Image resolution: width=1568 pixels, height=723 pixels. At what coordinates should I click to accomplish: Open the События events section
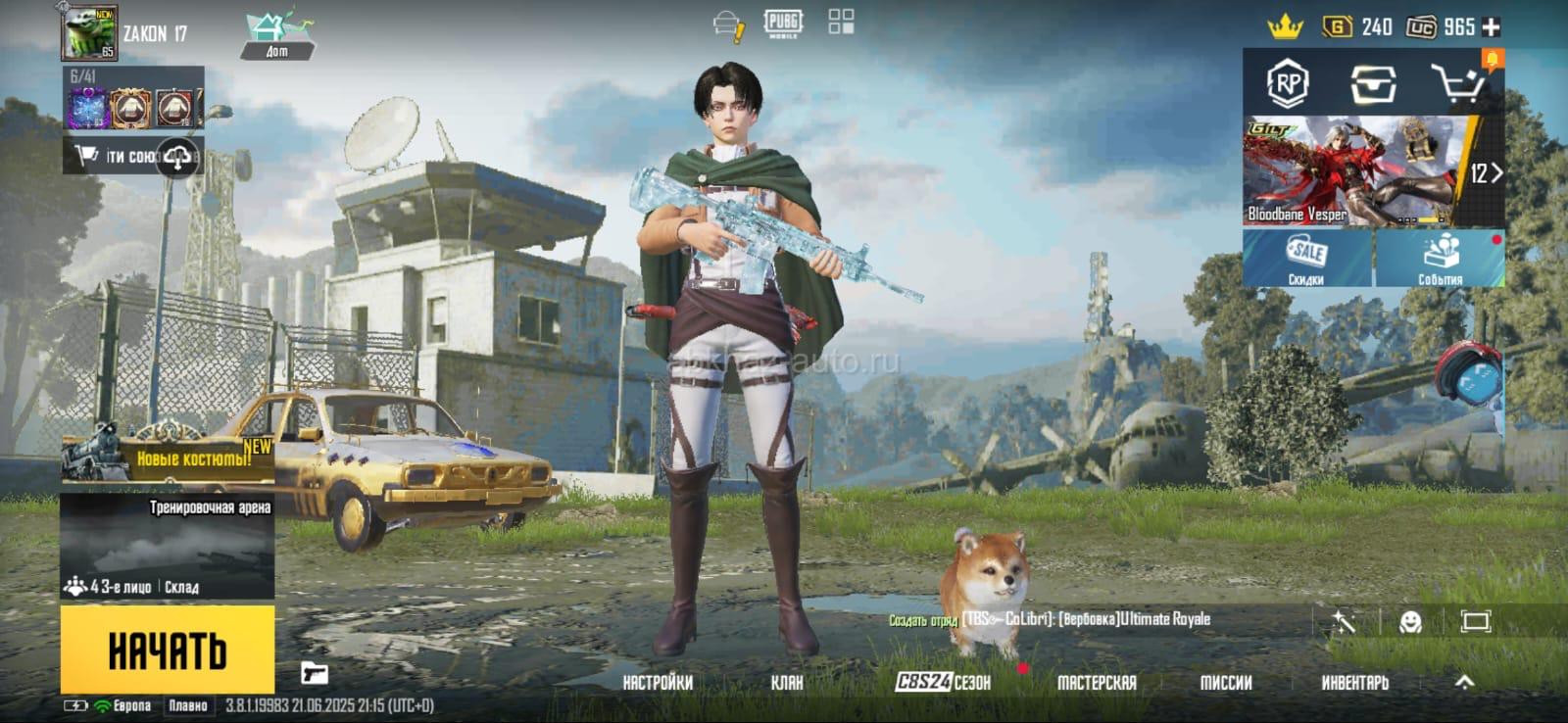(x=1440, y=259)
